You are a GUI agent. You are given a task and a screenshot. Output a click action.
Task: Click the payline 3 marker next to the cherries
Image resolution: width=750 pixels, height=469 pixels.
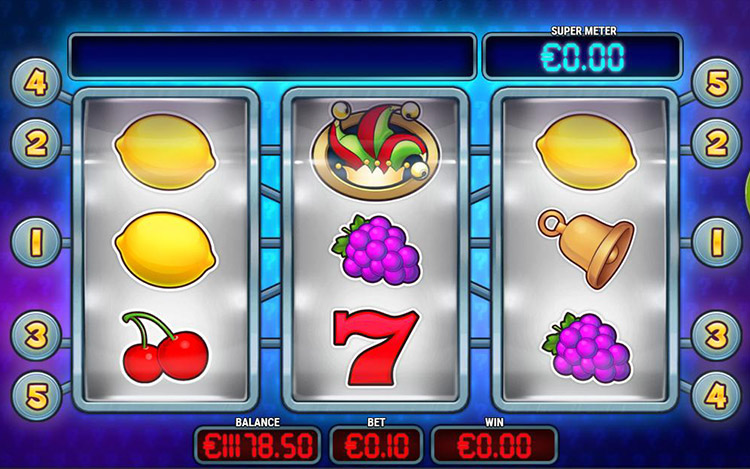36,332
